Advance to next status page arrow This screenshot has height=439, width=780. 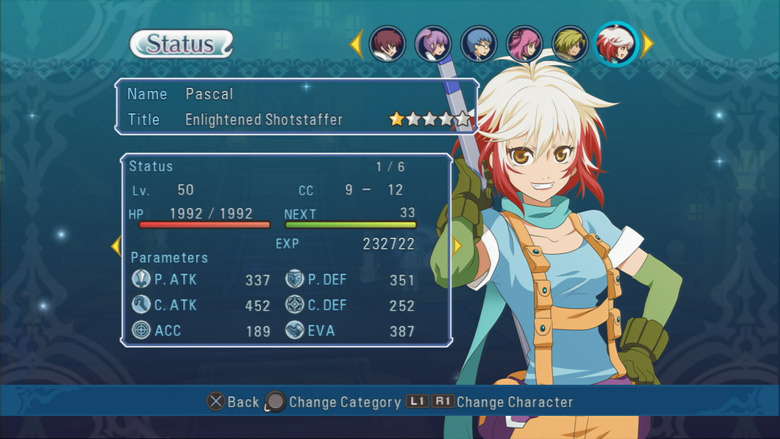click(457, 246)
